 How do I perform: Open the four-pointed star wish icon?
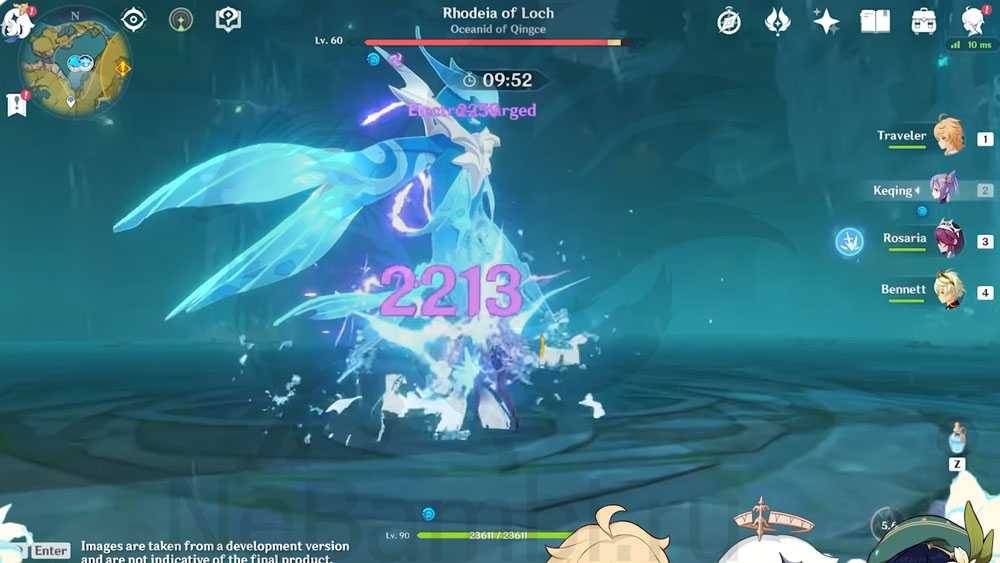tap(826, 22)
